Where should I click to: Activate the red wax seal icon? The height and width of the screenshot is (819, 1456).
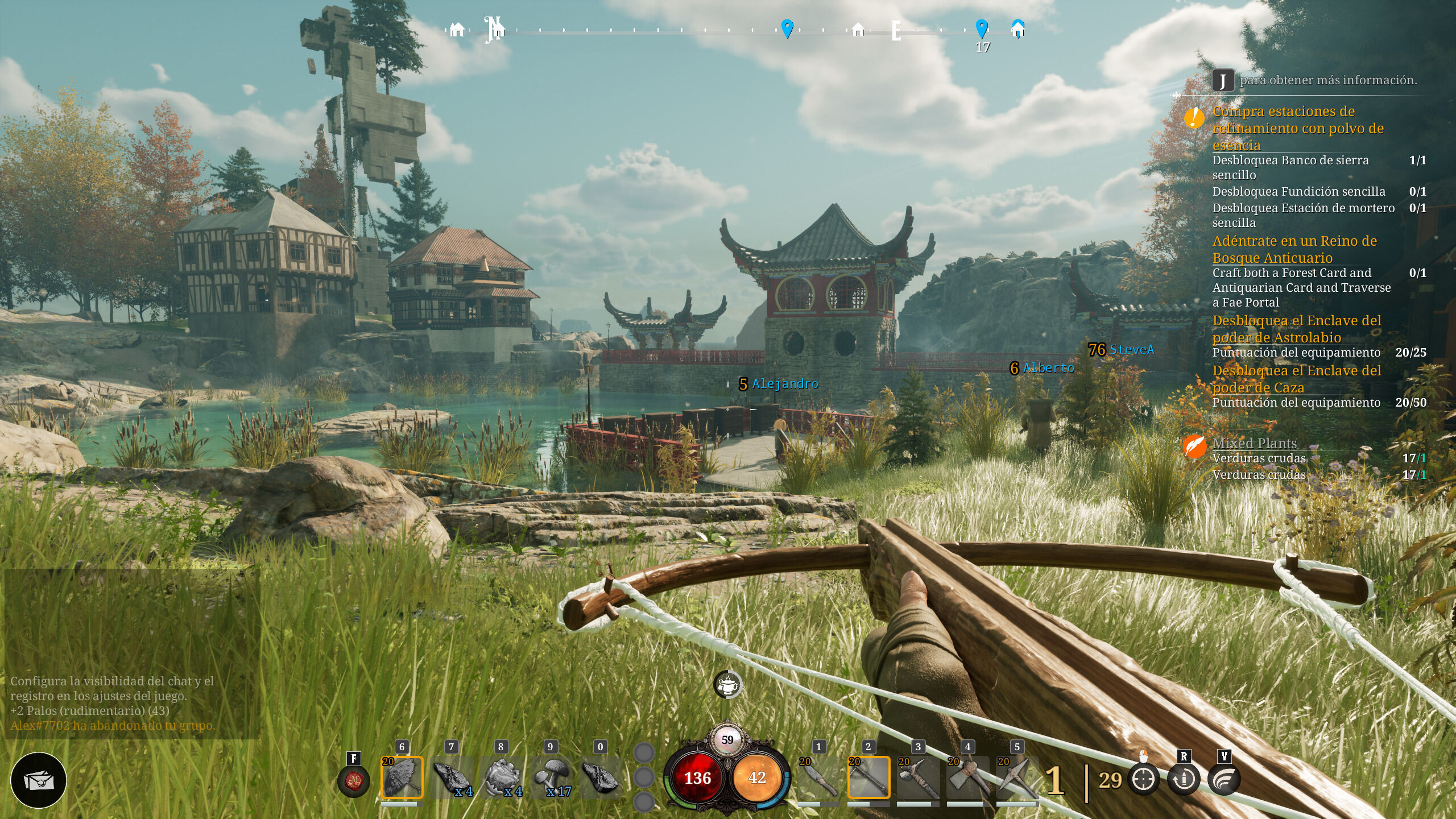(x=353, y=781)
